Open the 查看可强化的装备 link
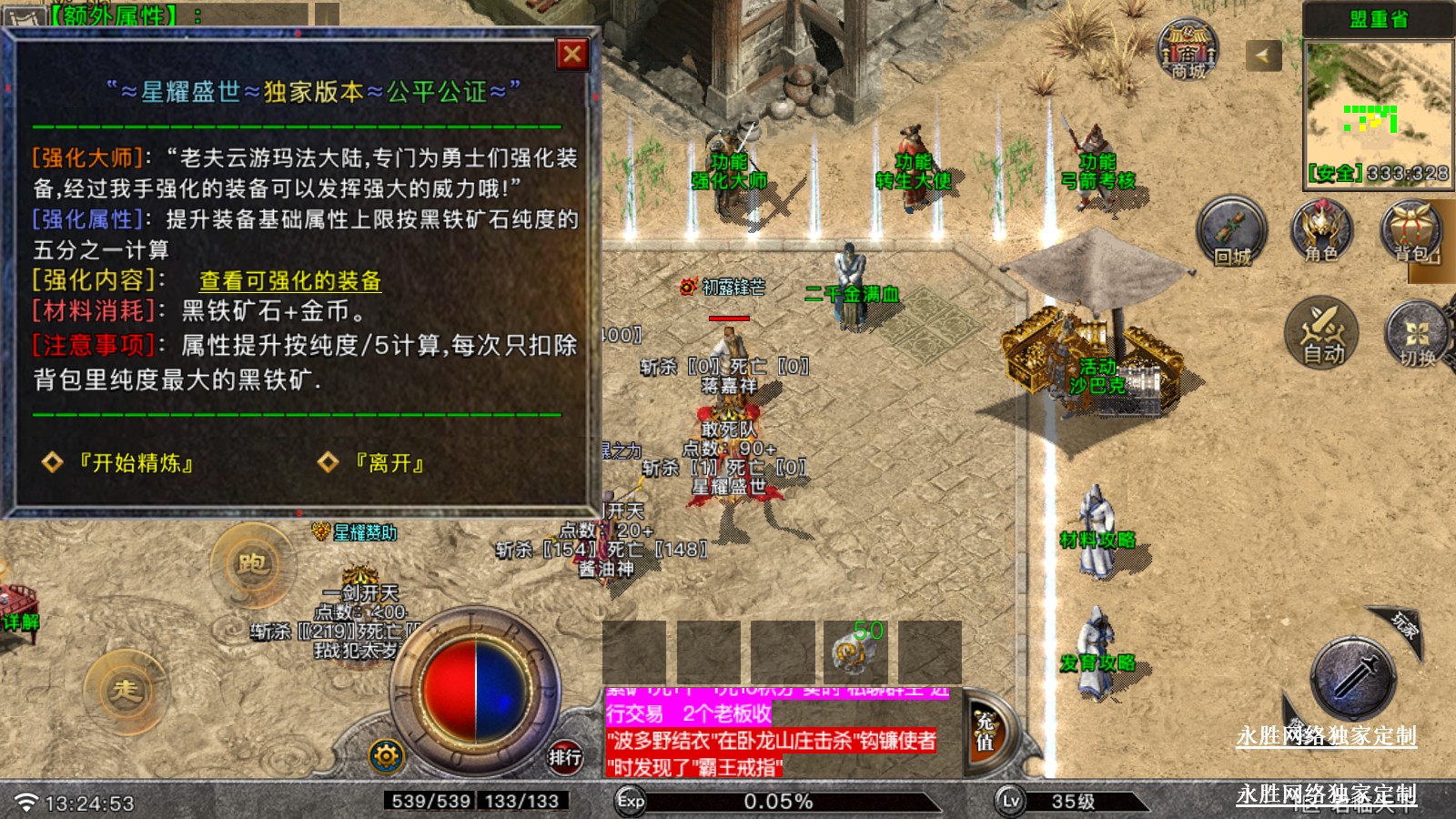The height and width of the screenshot is (819, 1456). (289, 281)
